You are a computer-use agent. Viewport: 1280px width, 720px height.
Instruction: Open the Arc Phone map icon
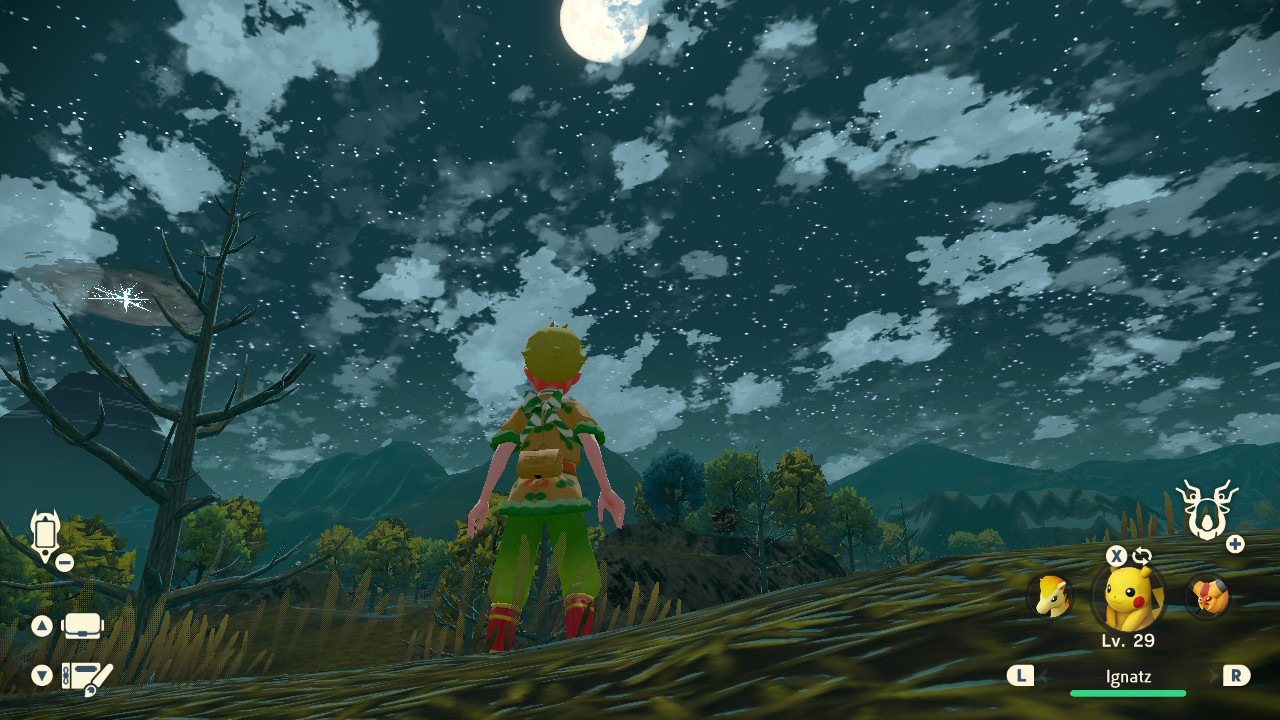coord(46,535)
